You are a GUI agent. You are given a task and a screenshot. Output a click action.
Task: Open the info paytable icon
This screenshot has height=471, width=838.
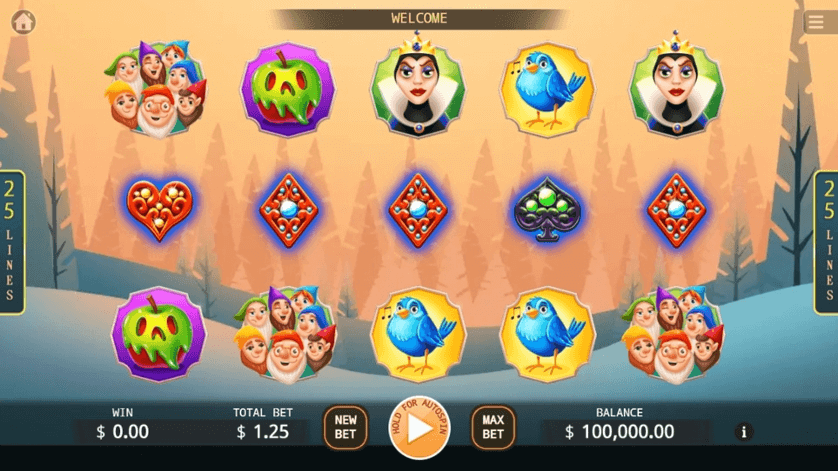coord(743,432)
